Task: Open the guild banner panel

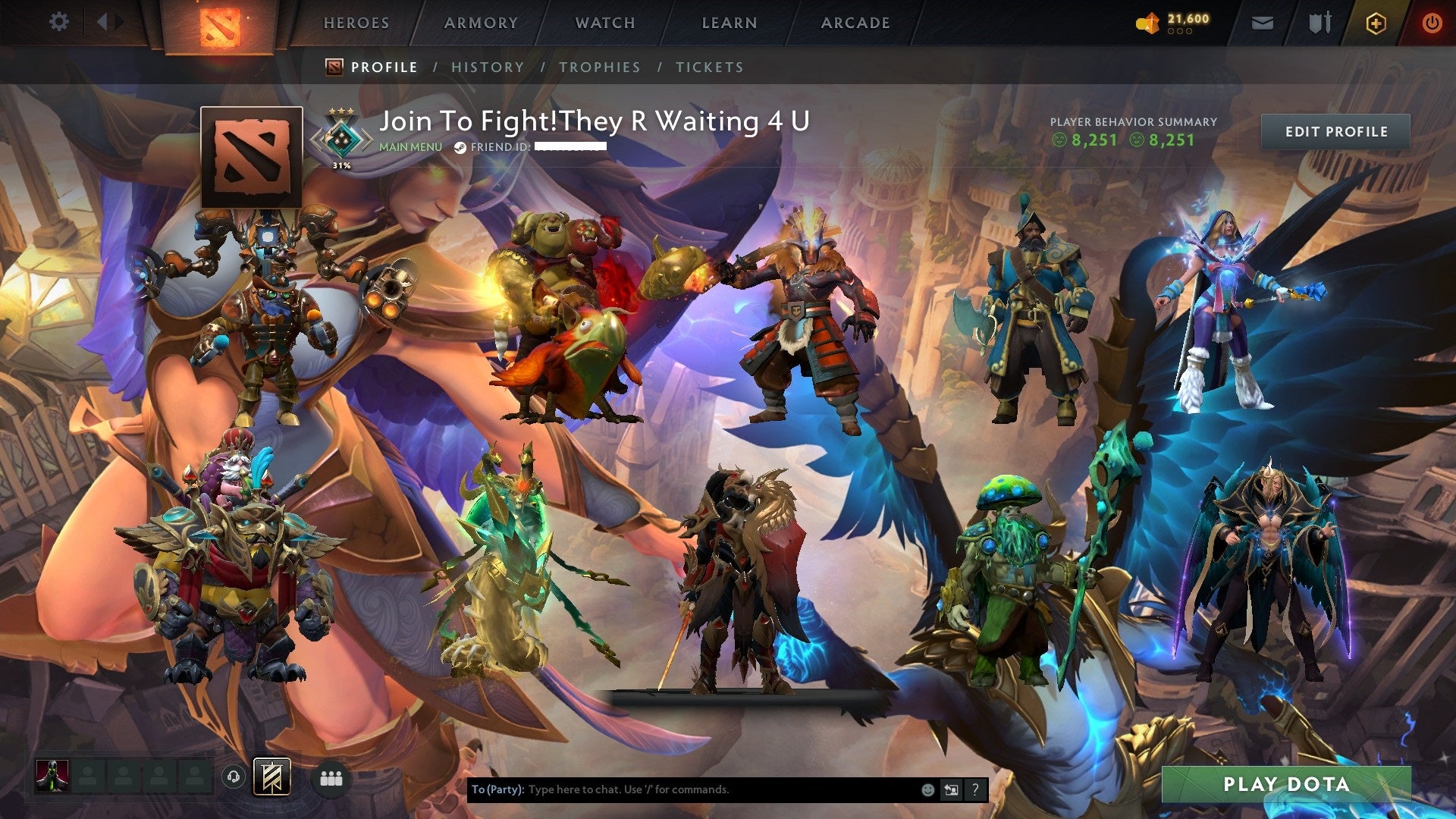Action: [274, 778]
